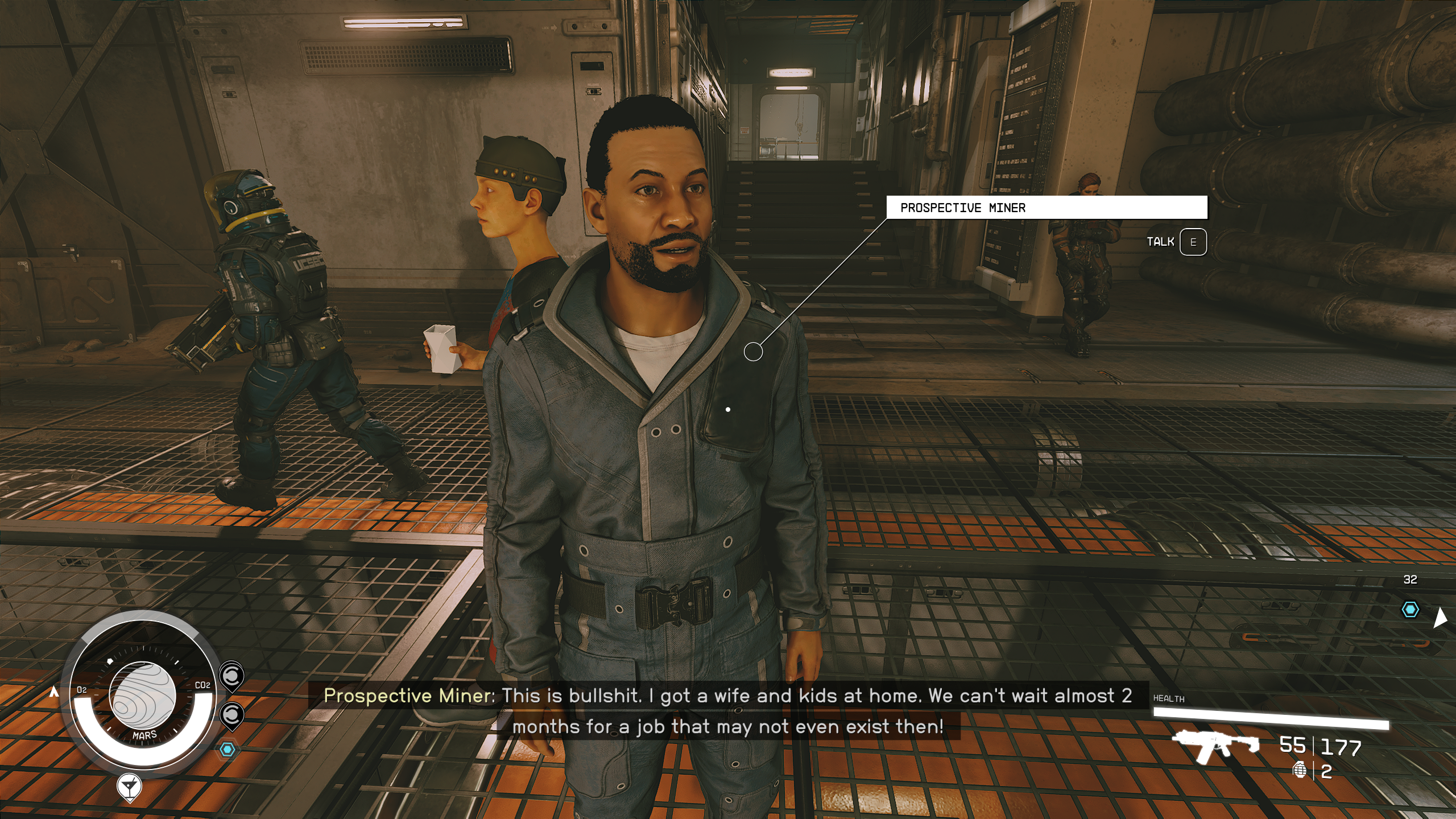
Task: Select the quest marker showing distance 32
Action: (x=1410, y=610)
